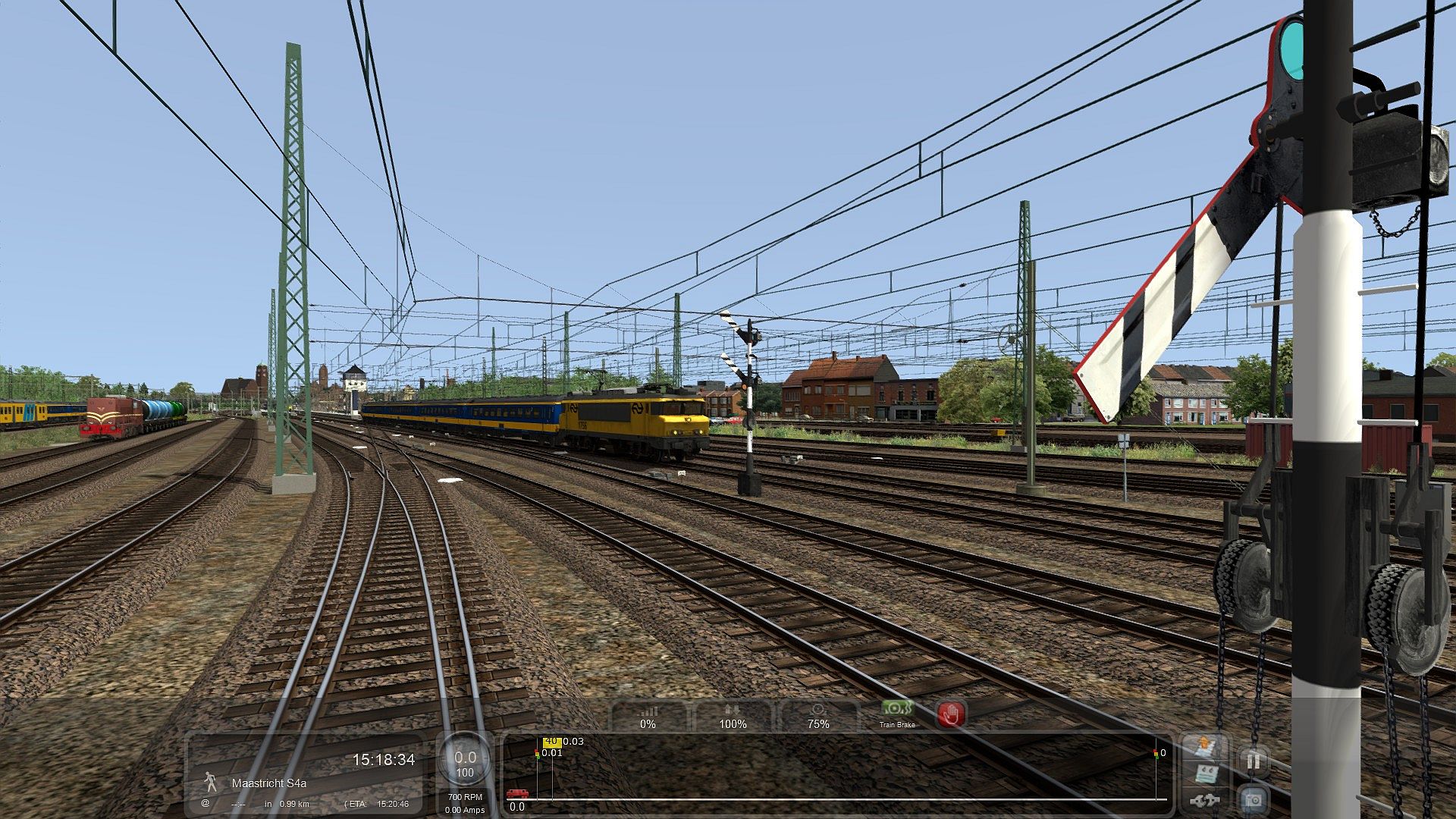Viewport: 1456px width, 819px height.
Task: Open the 2D route map icon
Action: [1207, 747]
